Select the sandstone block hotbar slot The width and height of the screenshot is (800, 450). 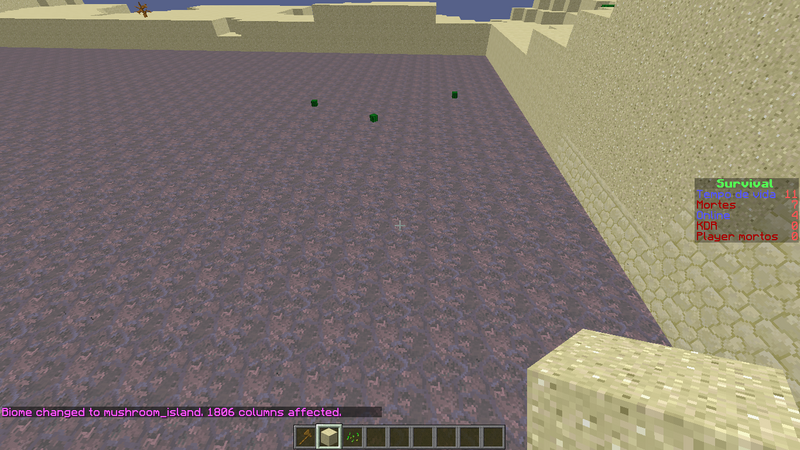tap(328, 437)
